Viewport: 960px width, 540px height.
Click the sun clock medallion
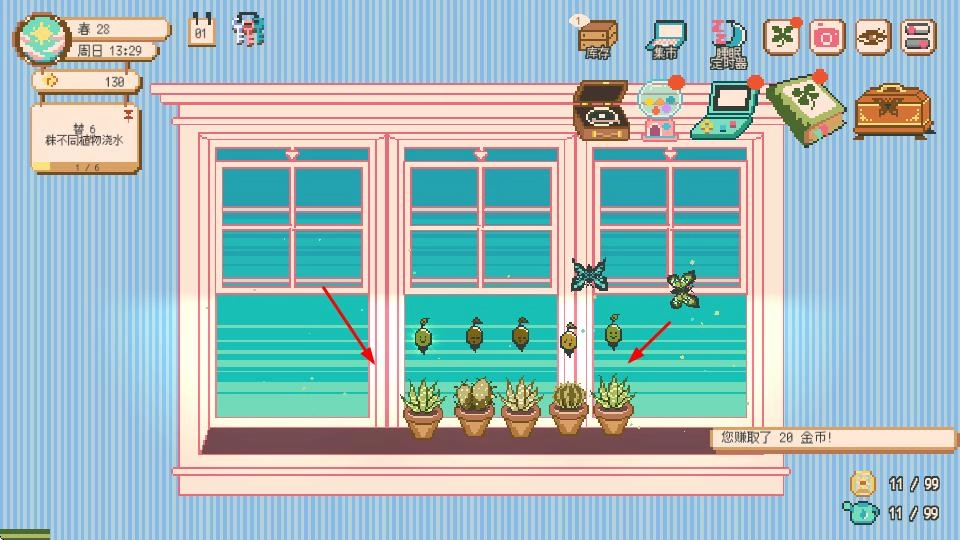click(x=41, y=38)
